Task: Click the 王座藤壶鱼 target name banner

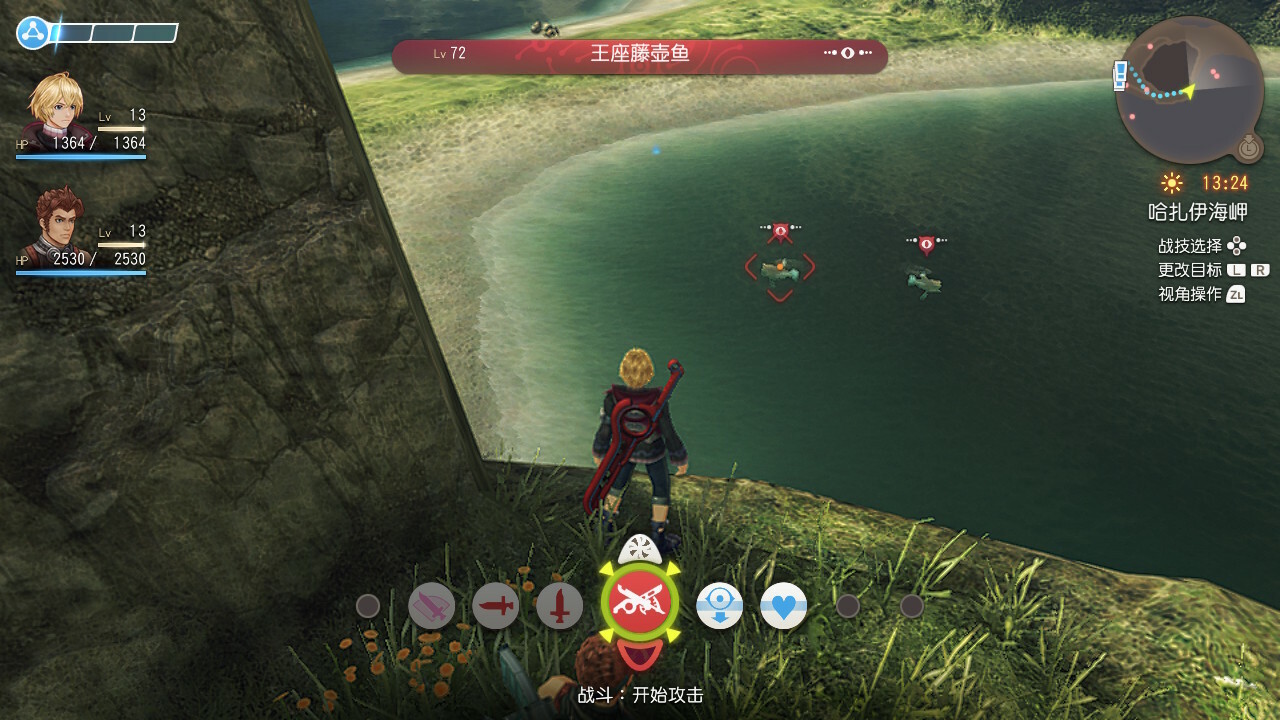Action: coord(640,55)
